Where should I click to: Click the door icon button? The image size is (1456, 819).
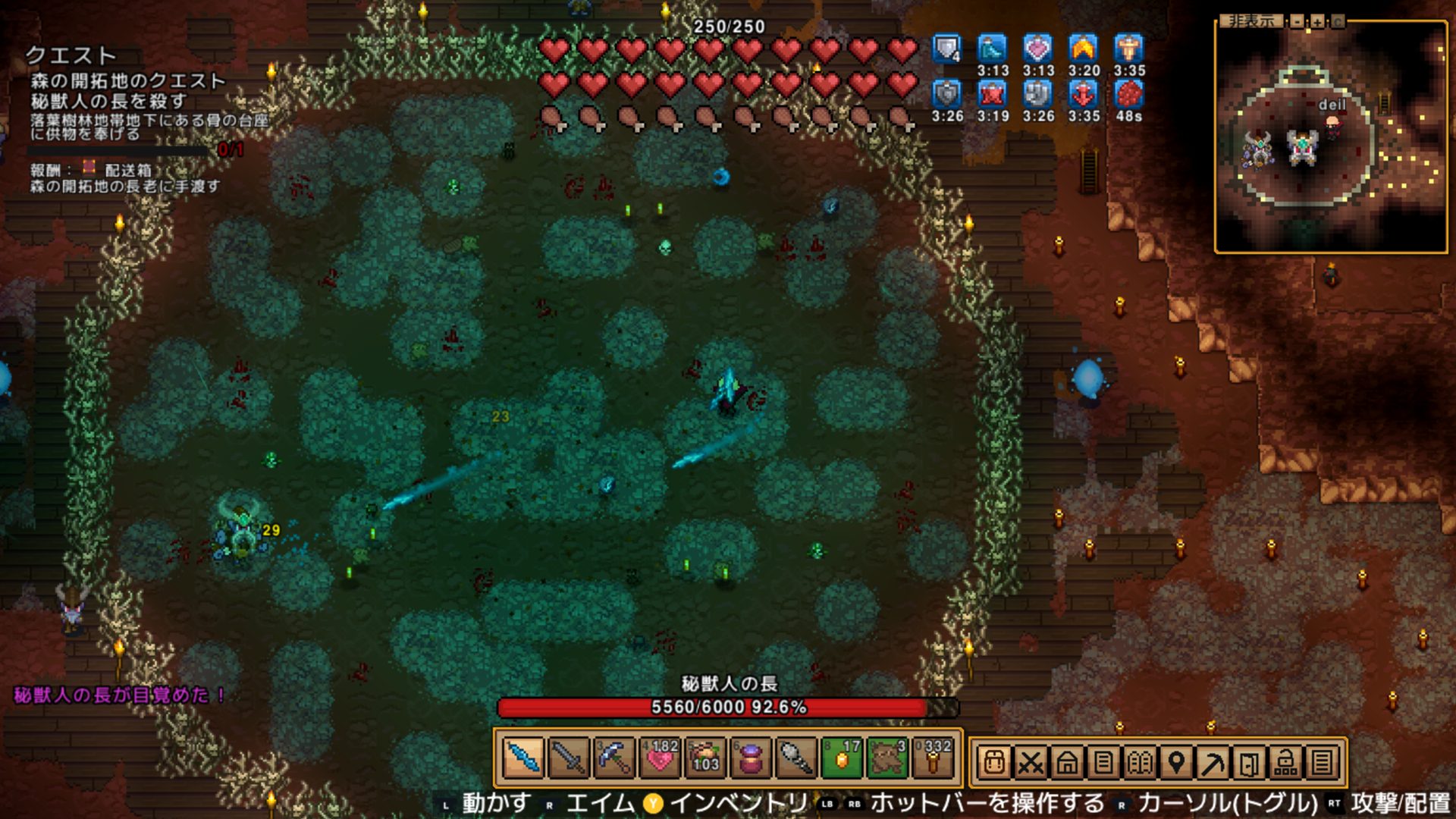tap(1249, 762)
